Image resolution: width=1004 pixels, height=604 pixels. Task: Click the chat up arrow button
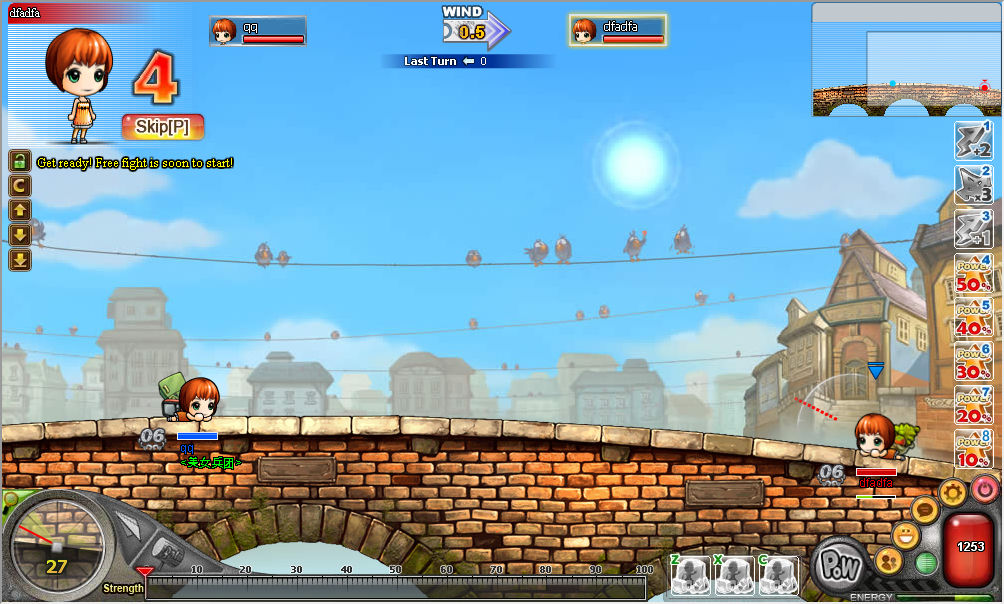19,211
